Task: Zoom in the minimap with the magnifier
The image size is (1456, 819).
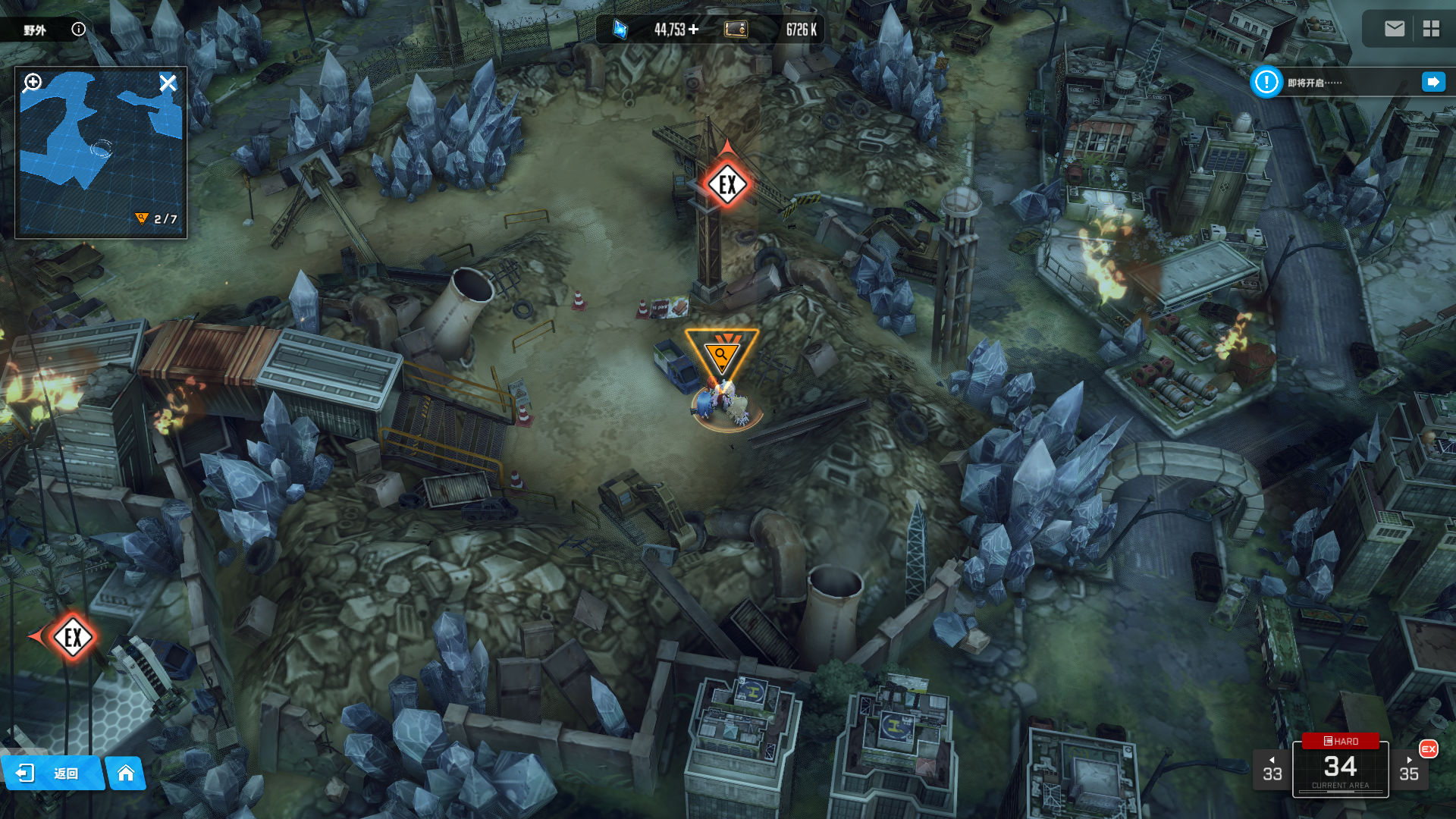Action: 32,82
